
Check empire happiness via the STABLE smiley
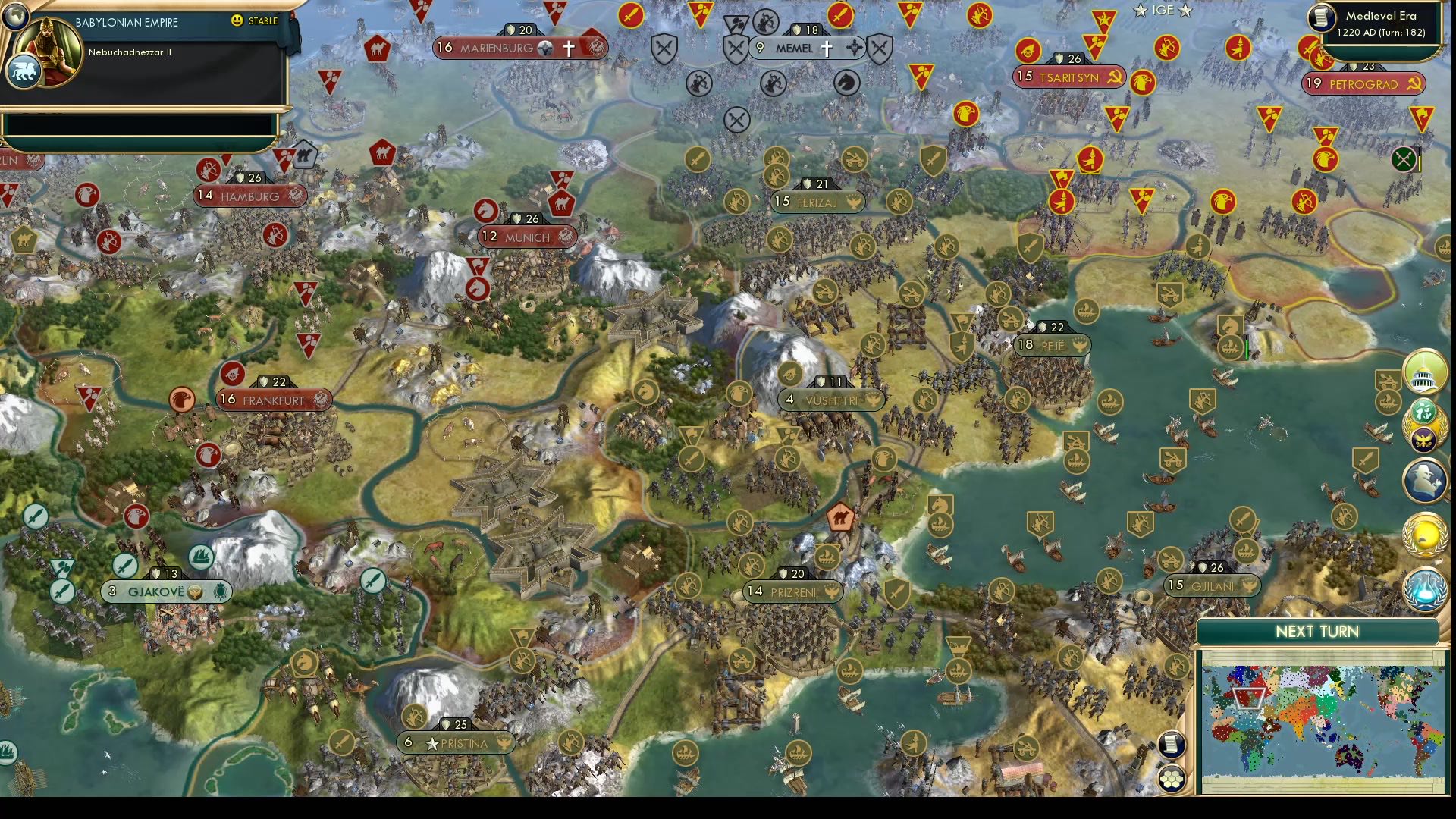click(237, 21)
